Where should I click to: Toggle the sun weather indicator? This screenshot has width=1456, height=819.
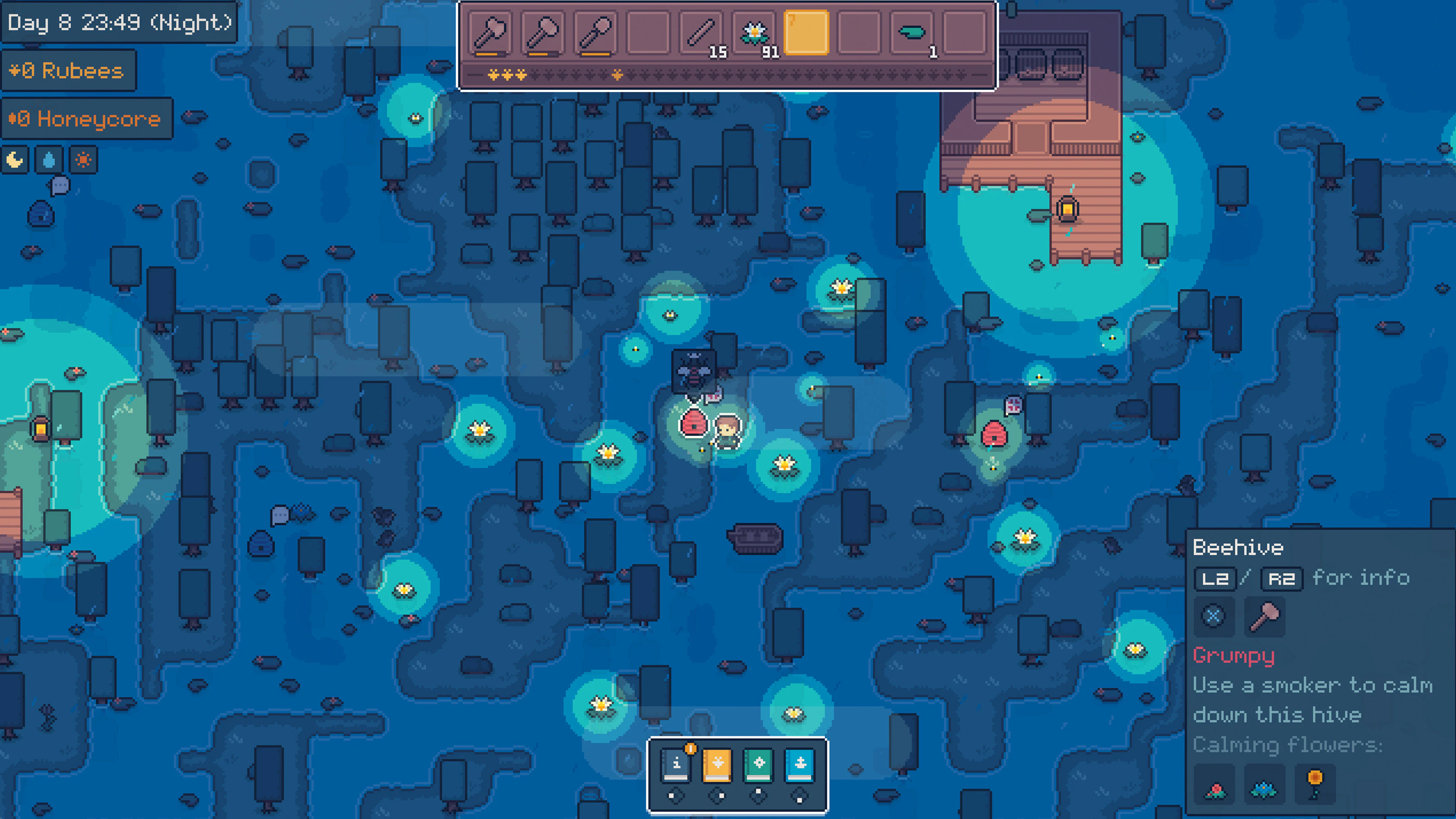coord(83,160)
